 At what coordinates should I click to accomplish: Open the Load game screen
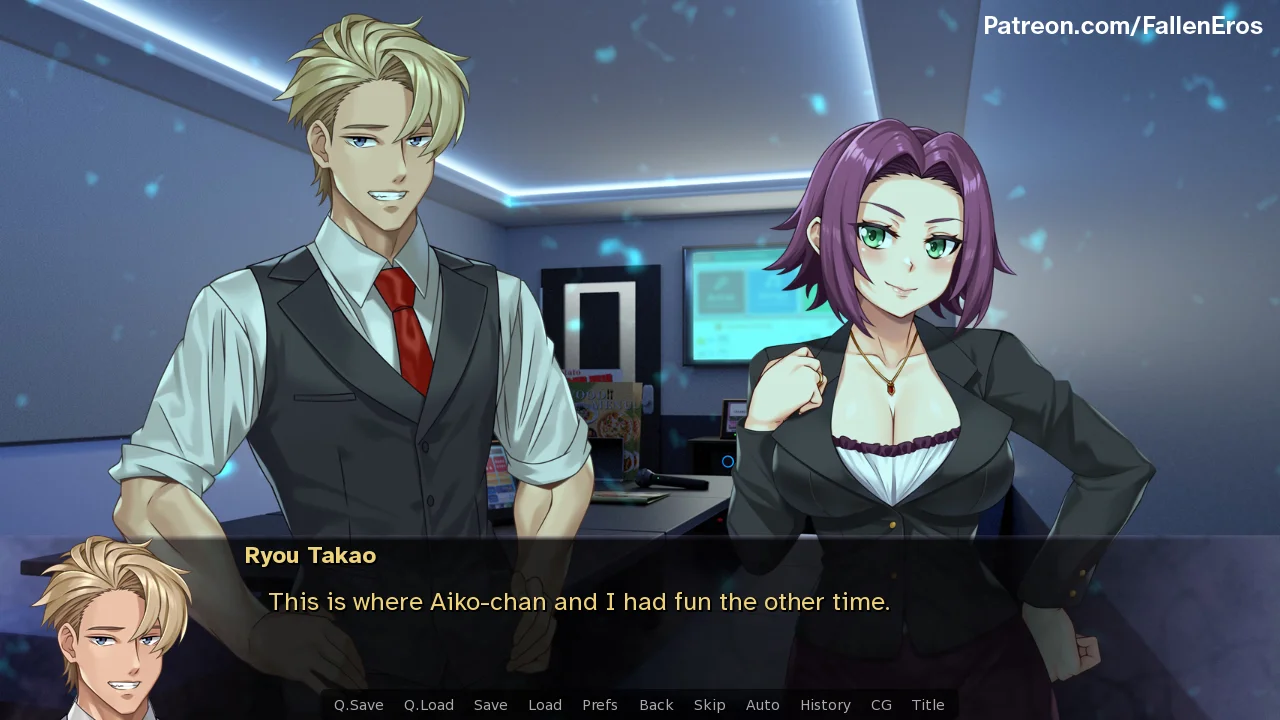[x=544, y=705]
